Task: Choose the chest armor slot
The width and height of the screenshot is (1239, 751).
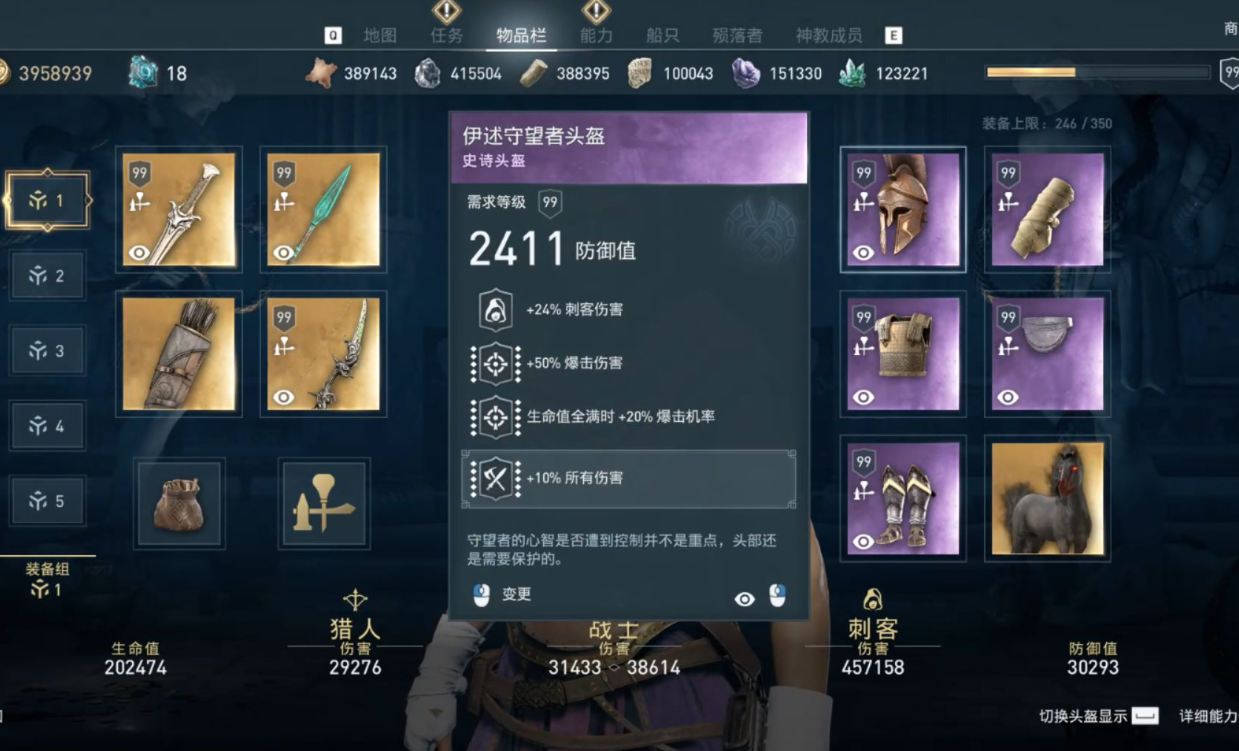Action: click(903, 354)
